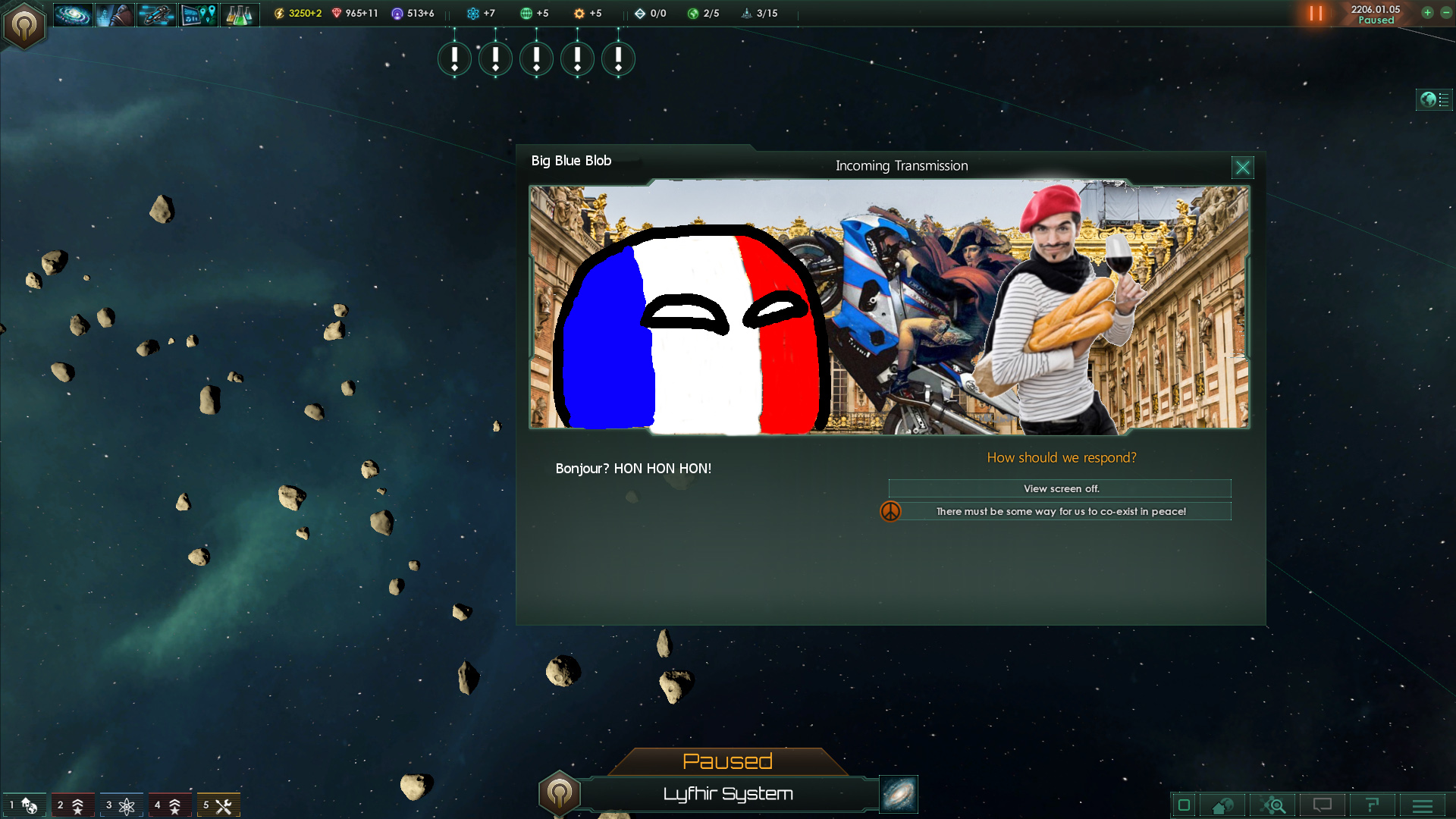Open the galaxy map view
This screenshot has height=819, width=1456.
[x=73, y=14]
